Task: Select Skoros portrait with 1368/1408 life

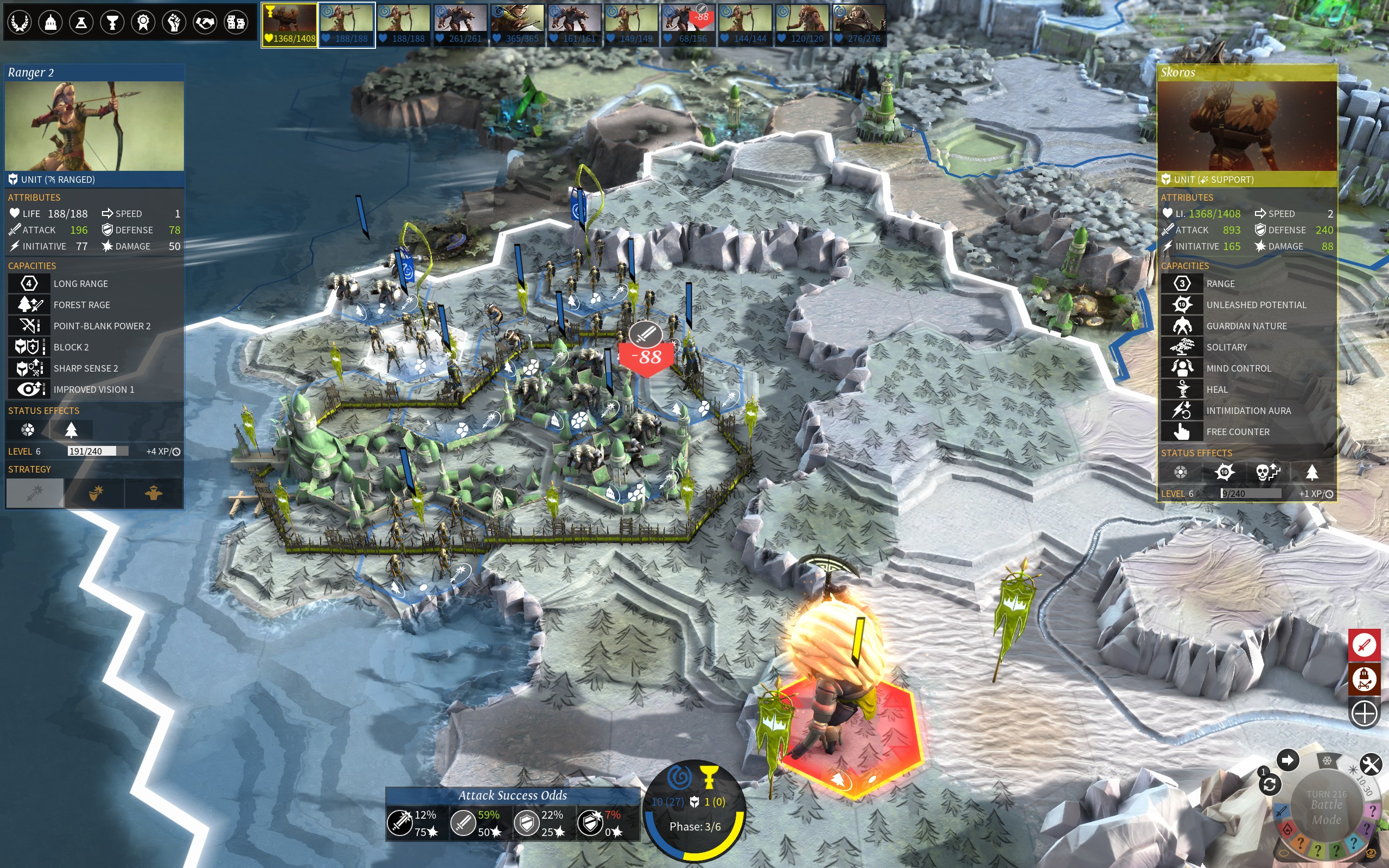Action: pos(289,25)
